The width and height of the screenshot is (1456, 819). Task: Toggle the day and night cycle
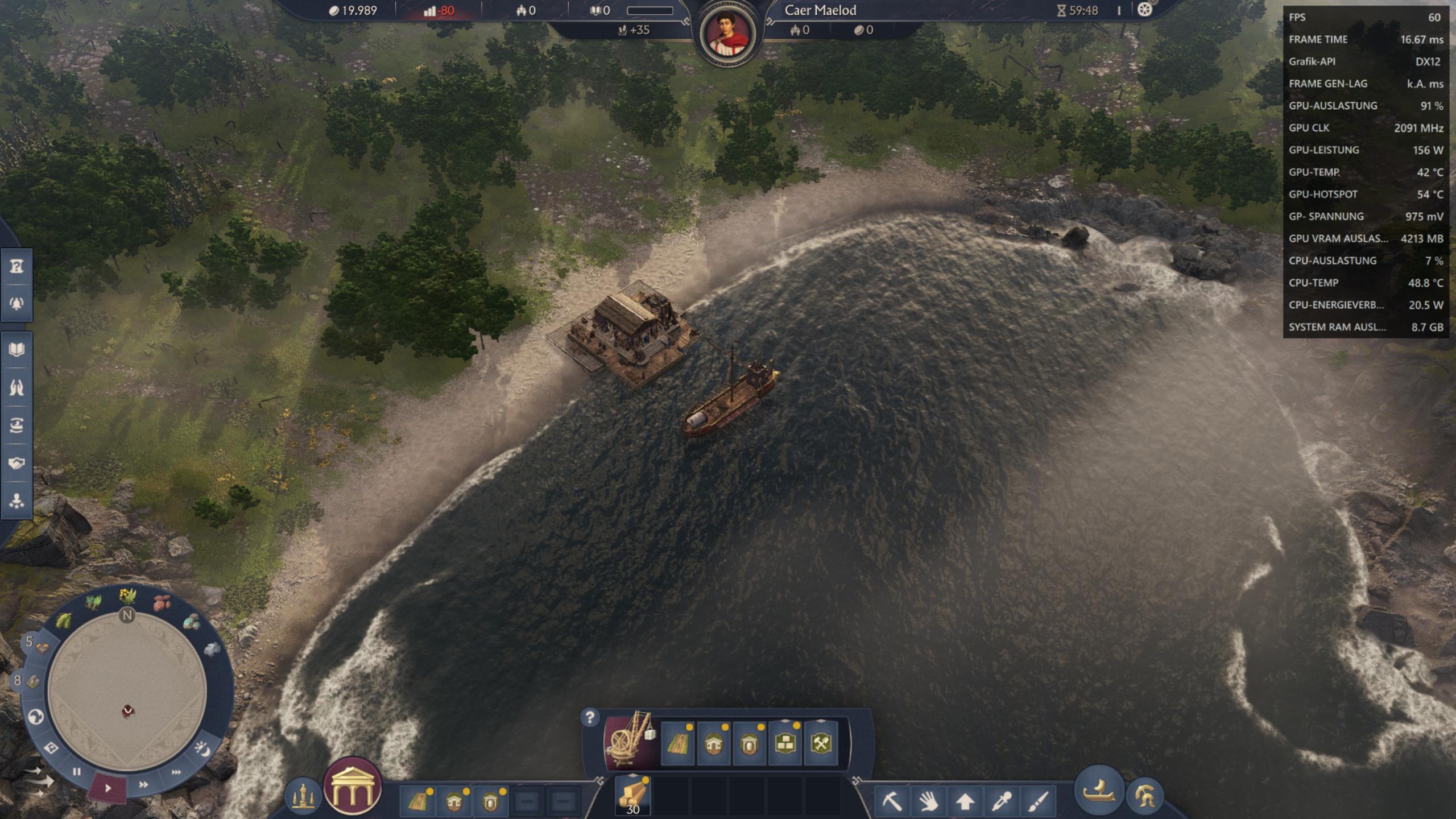coord(202,750)
